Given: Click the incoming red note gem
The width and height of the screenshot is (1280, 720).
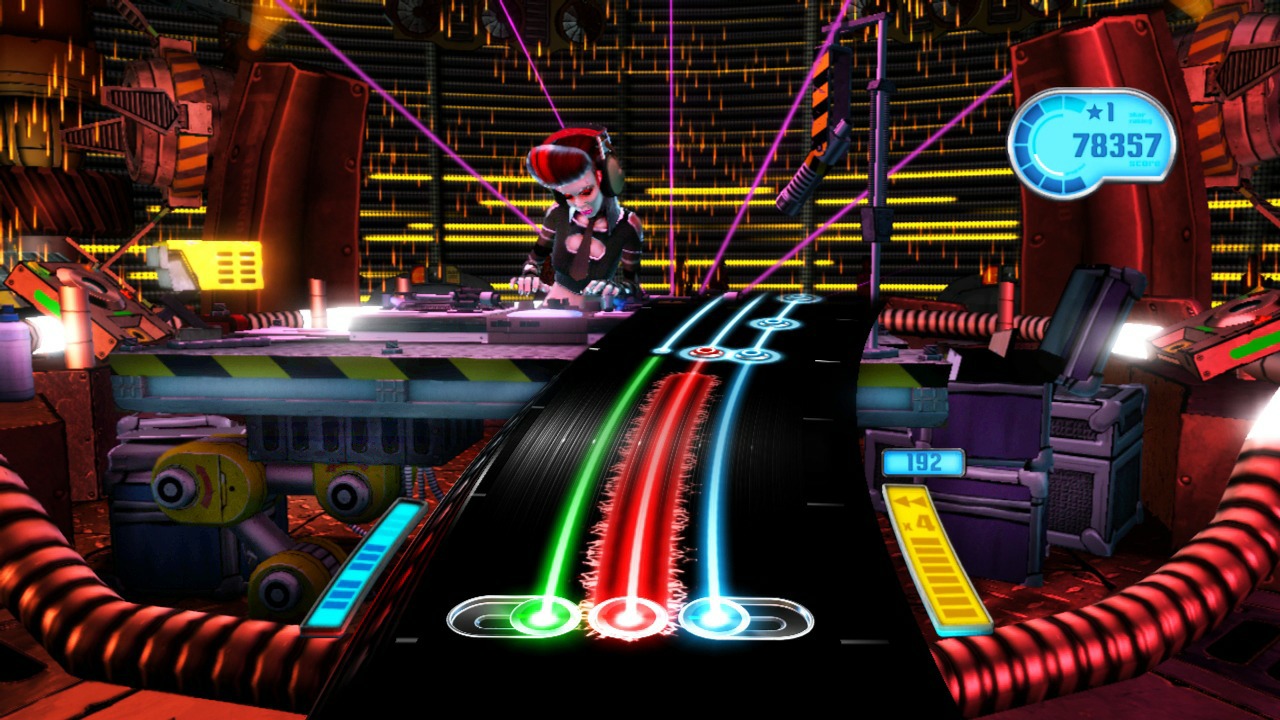Looking at the screenshot, I should [706, 352].
